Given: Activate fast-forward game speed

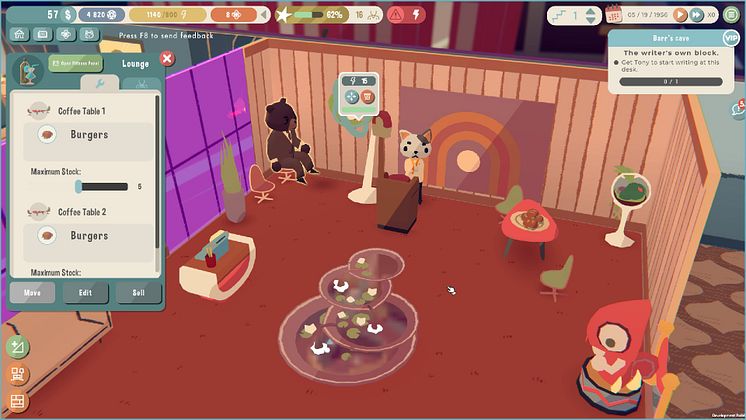Looking at the screenshot, I should [695, 15].
